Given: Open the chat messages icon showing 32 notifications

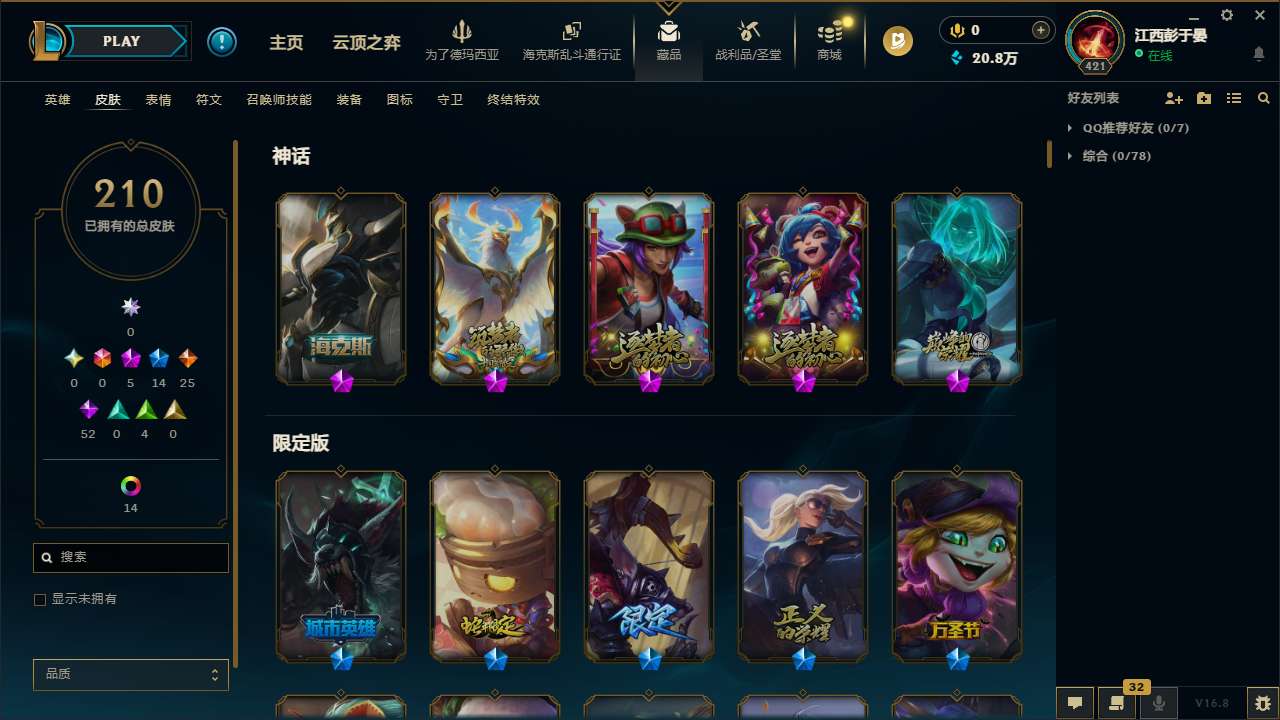Looking at the screenshot, I should click(1117, 703).
